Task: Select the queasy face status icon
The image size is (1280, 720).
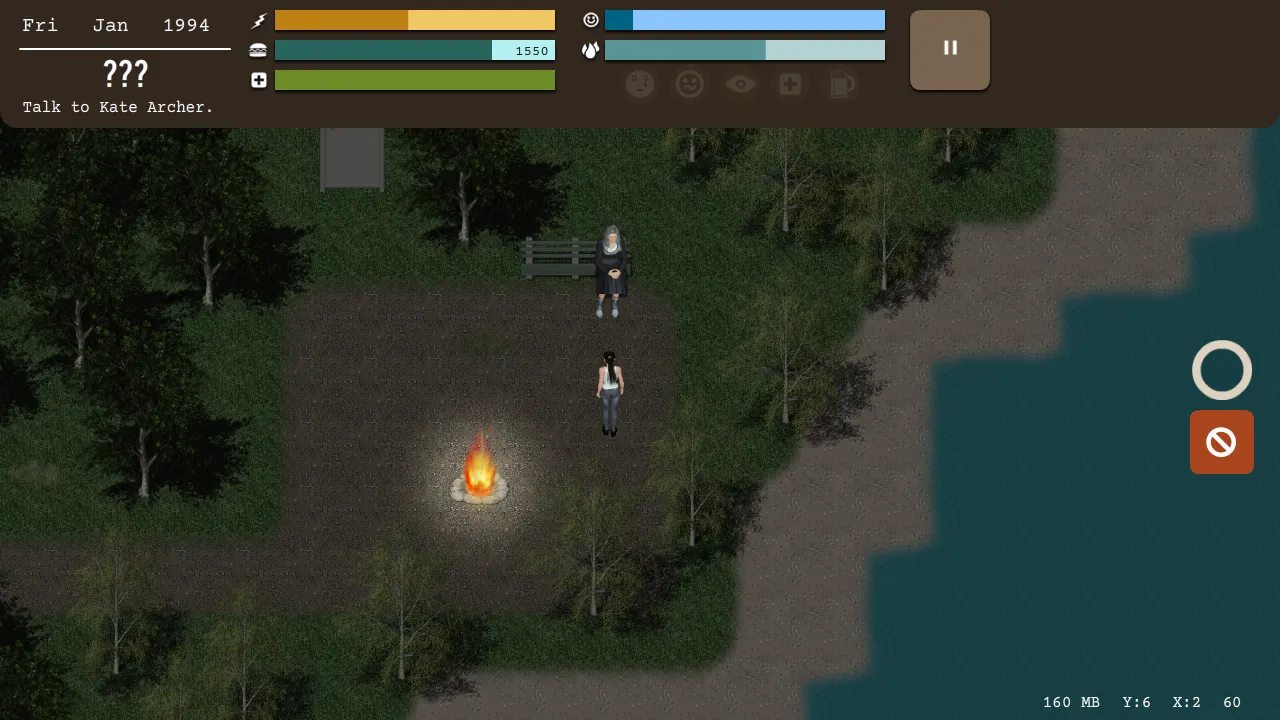Action: pyautogui.click(x=690, y=85)
